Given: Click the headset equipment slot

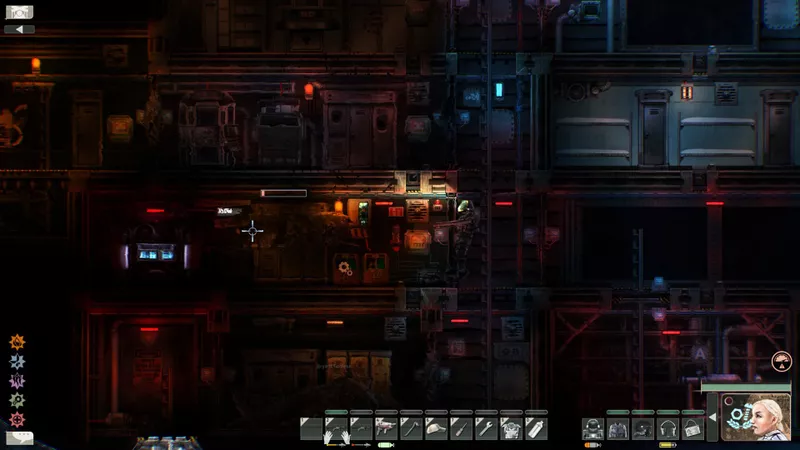Looking at the screenshot, I should click(668, 428).
